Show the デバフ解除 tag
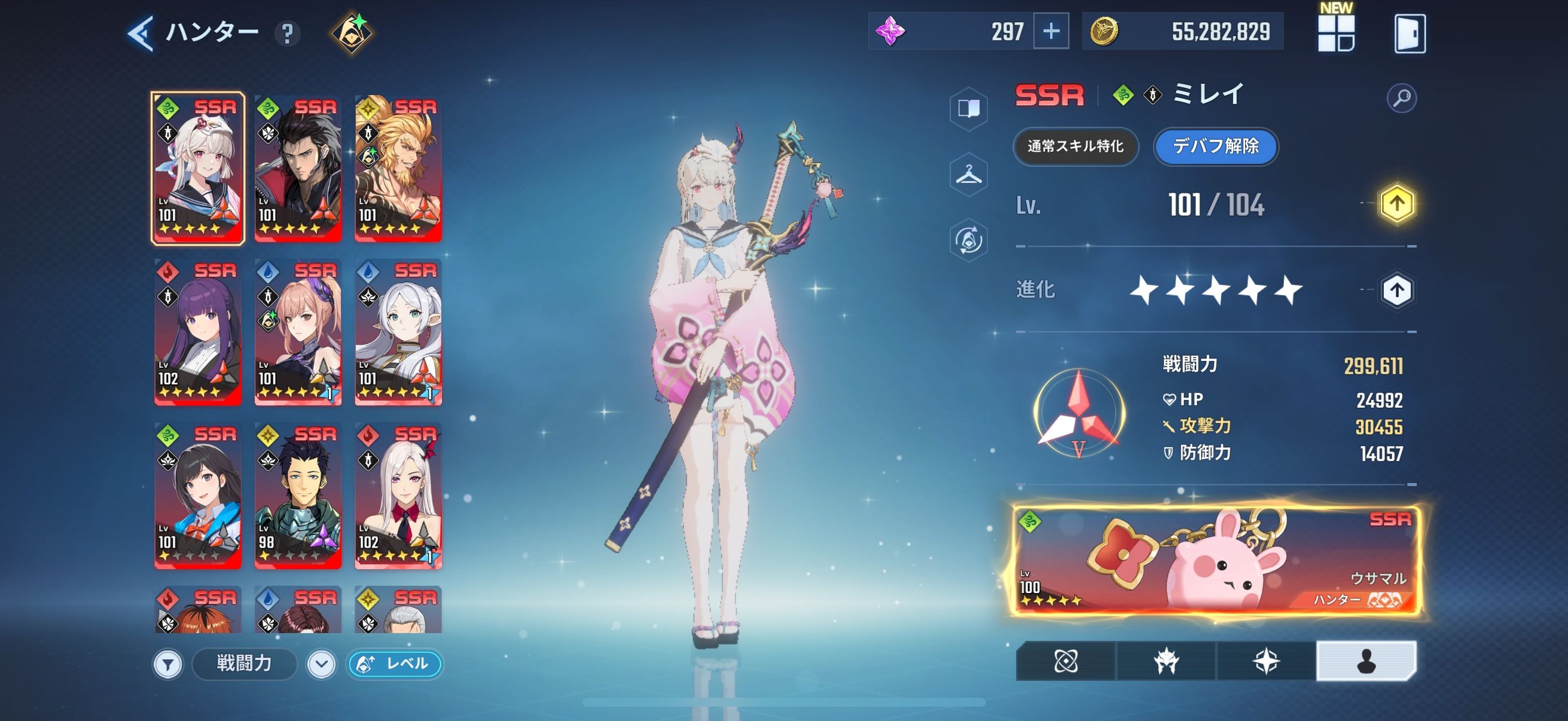The image size is (1568, 721). click(x=1216, y=146)
